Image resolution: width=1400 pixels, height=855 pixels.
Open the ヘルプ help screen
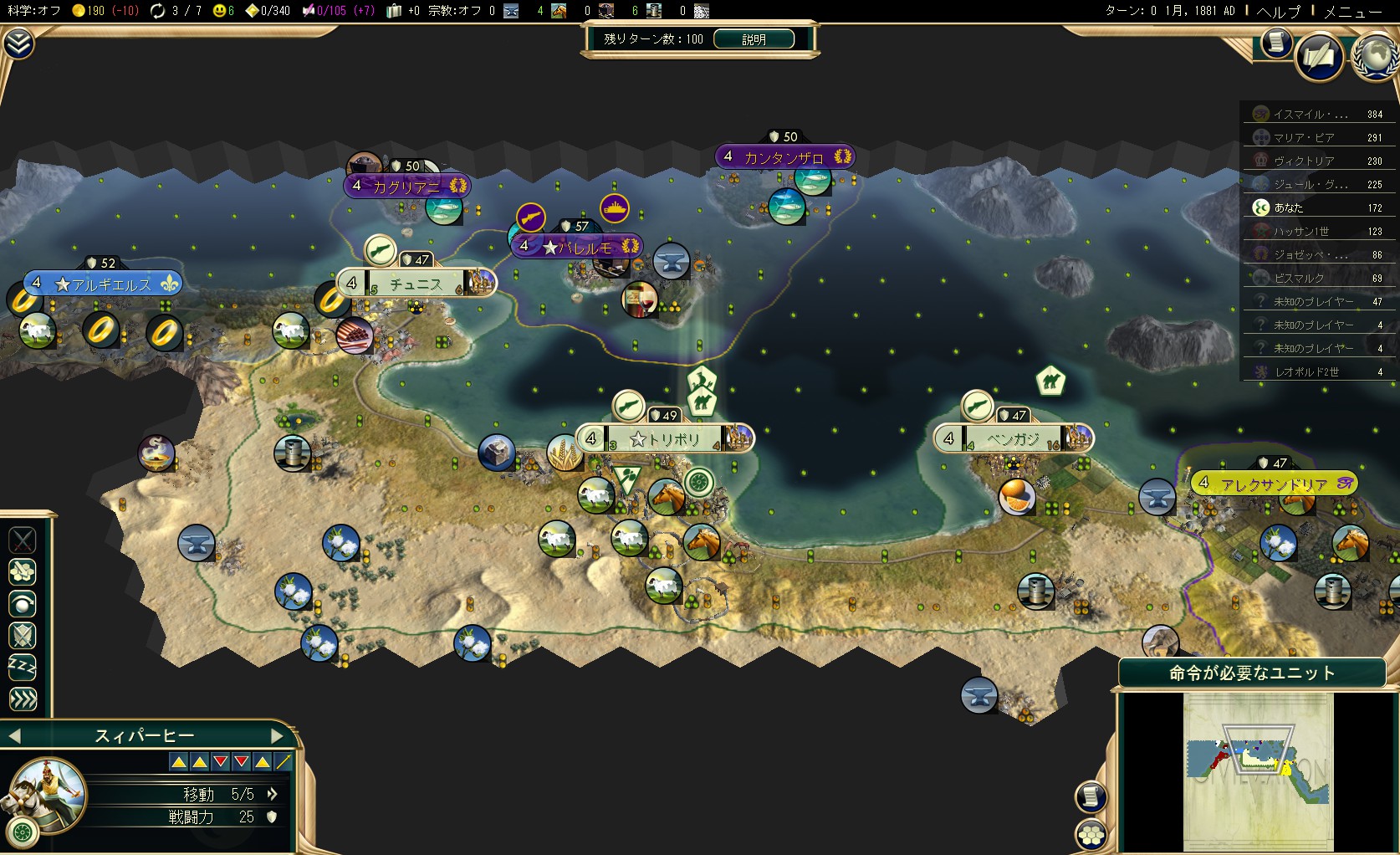pyautogui.click(x=1279, y=12)
